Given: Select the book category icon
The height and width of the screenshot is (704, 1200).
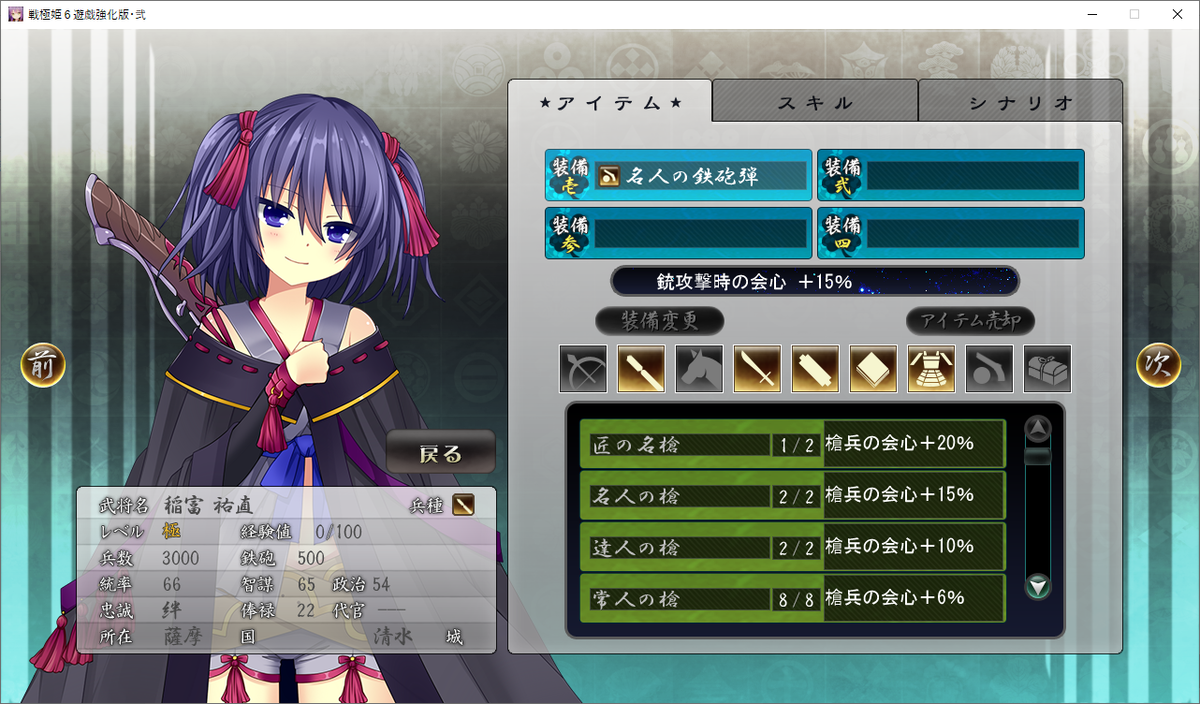Looking at the screenshot, I should pyautogui.click(x=873, y=369).
